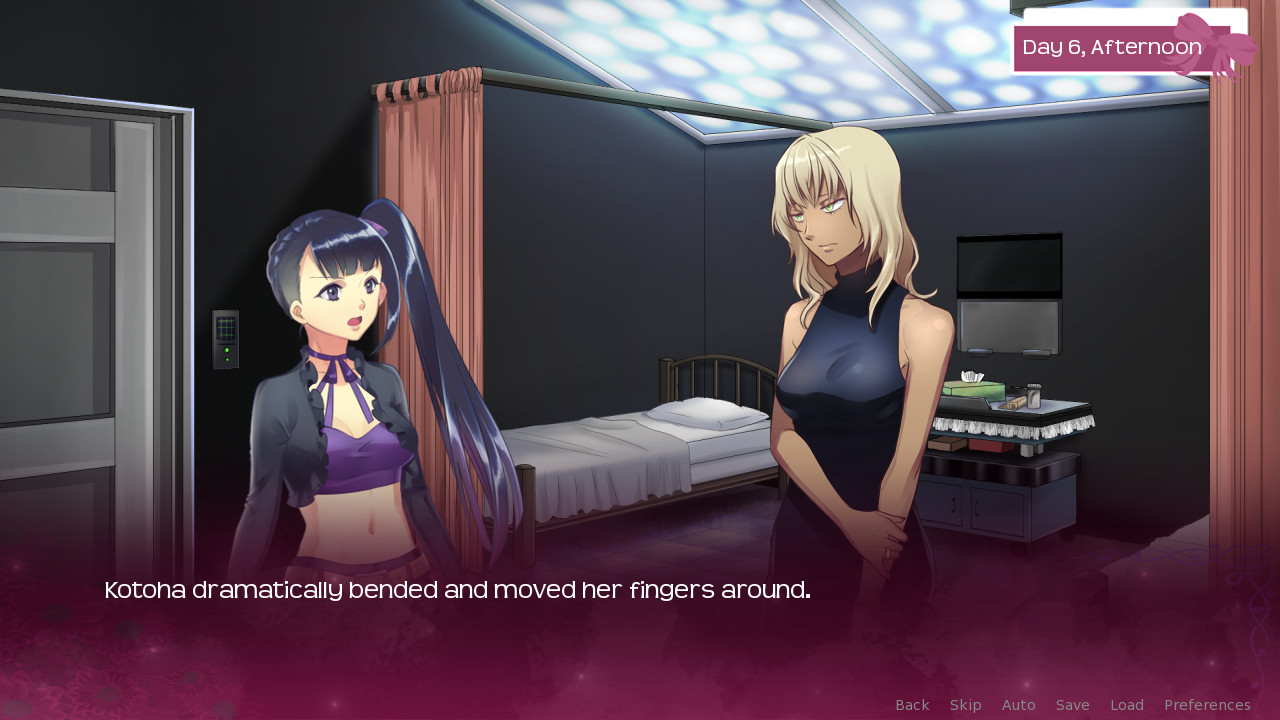Toggle Auto advance mode

(x=1018, y=705)
